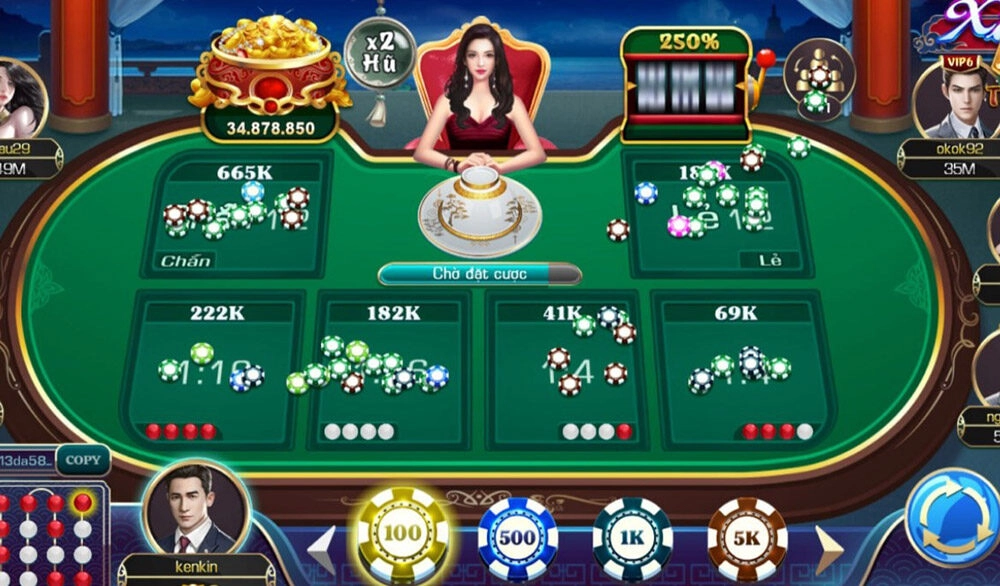The width and height of the screenshot is (1000, 586).
Task: Copy the table ID with COPY button
Action: tap(83, 460)
